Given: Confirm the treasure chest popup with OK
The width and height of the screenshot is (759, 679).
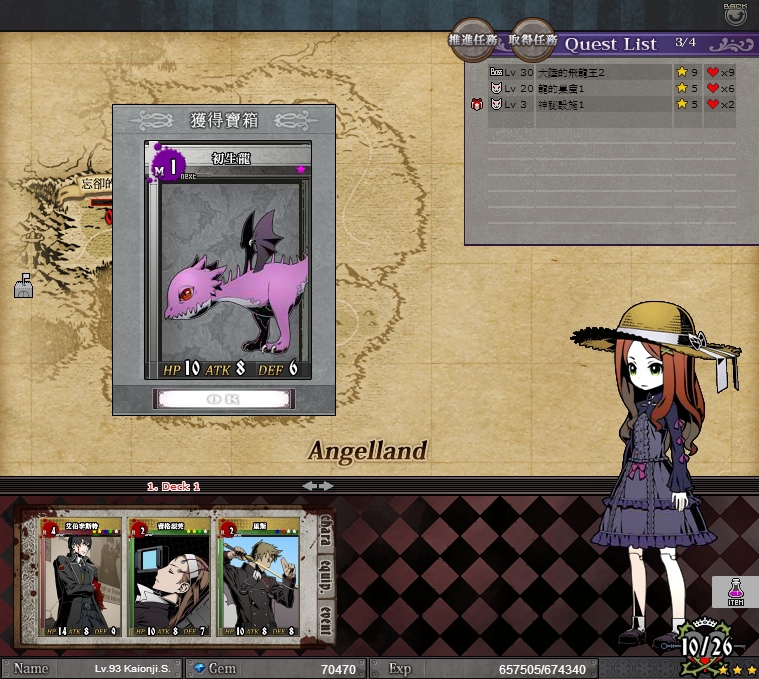Looking at the screenshot, I should pyautogui.click(x=223, y=398).
